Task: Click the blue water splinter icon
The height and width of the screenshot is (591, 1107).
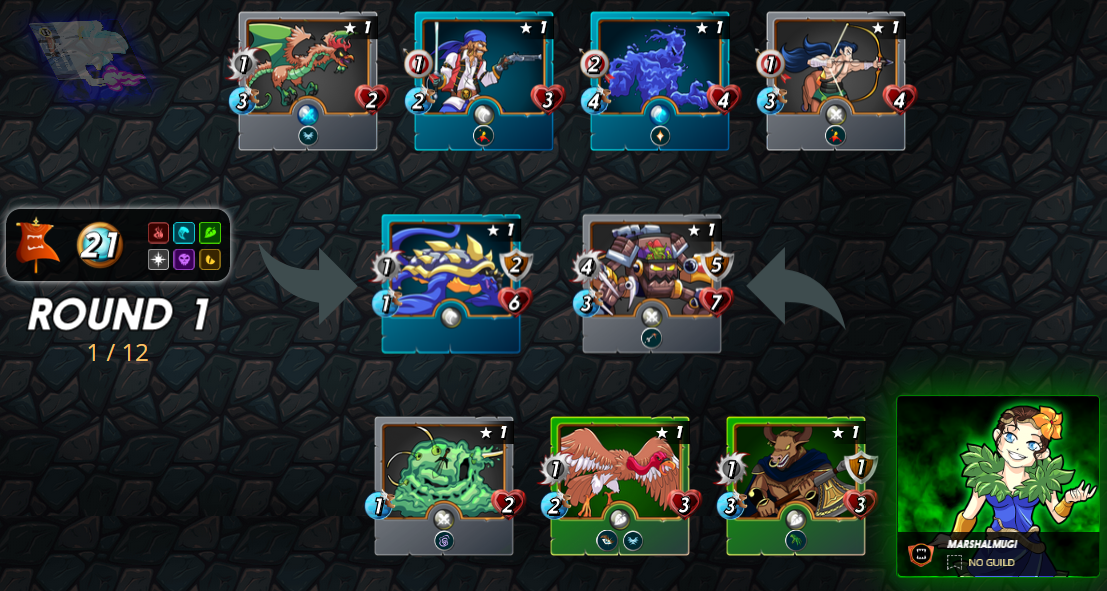Action: (184, 233)
